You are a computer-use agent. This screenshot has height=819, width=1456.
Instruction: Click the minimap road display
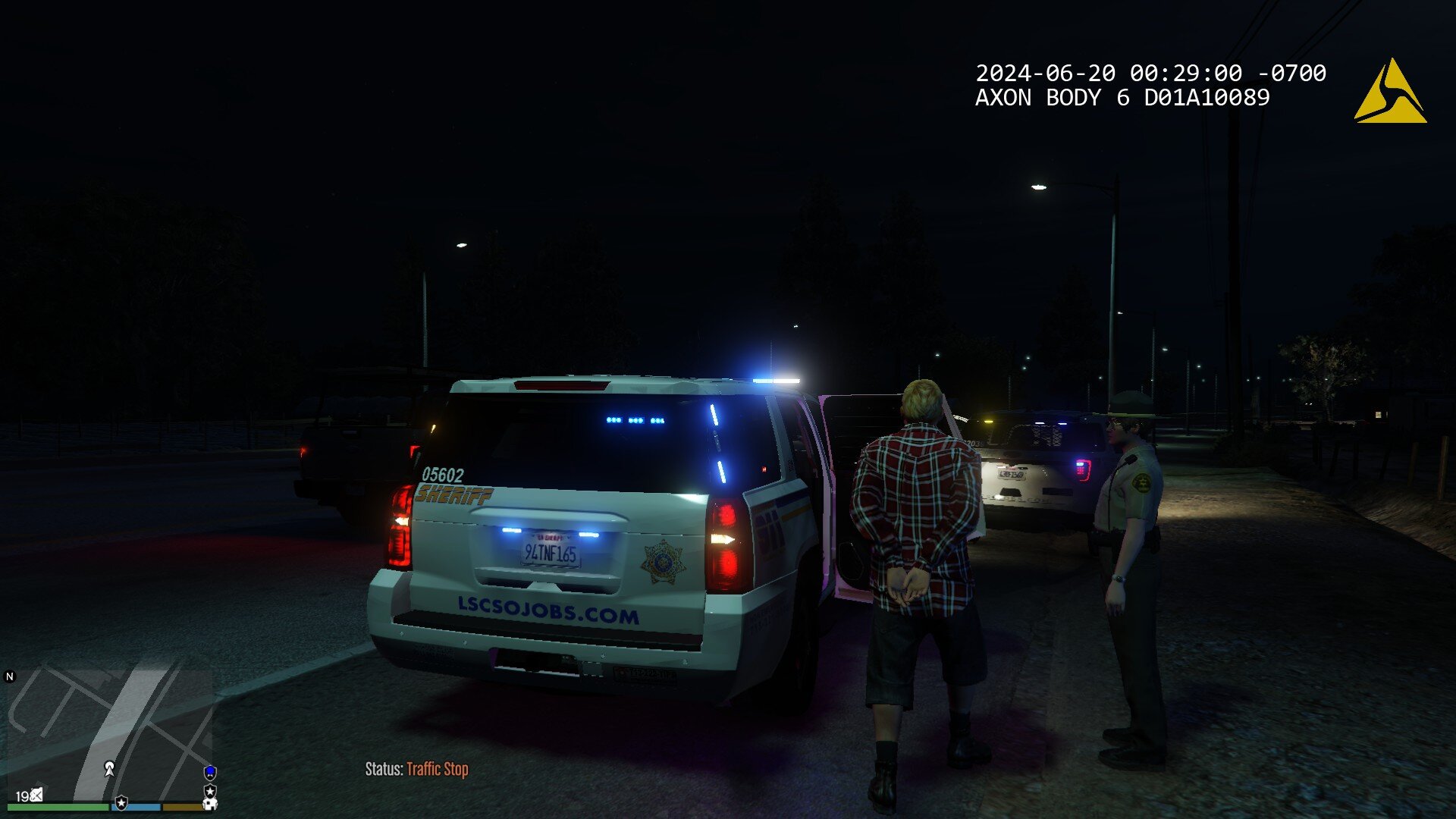tap(114, 728)
